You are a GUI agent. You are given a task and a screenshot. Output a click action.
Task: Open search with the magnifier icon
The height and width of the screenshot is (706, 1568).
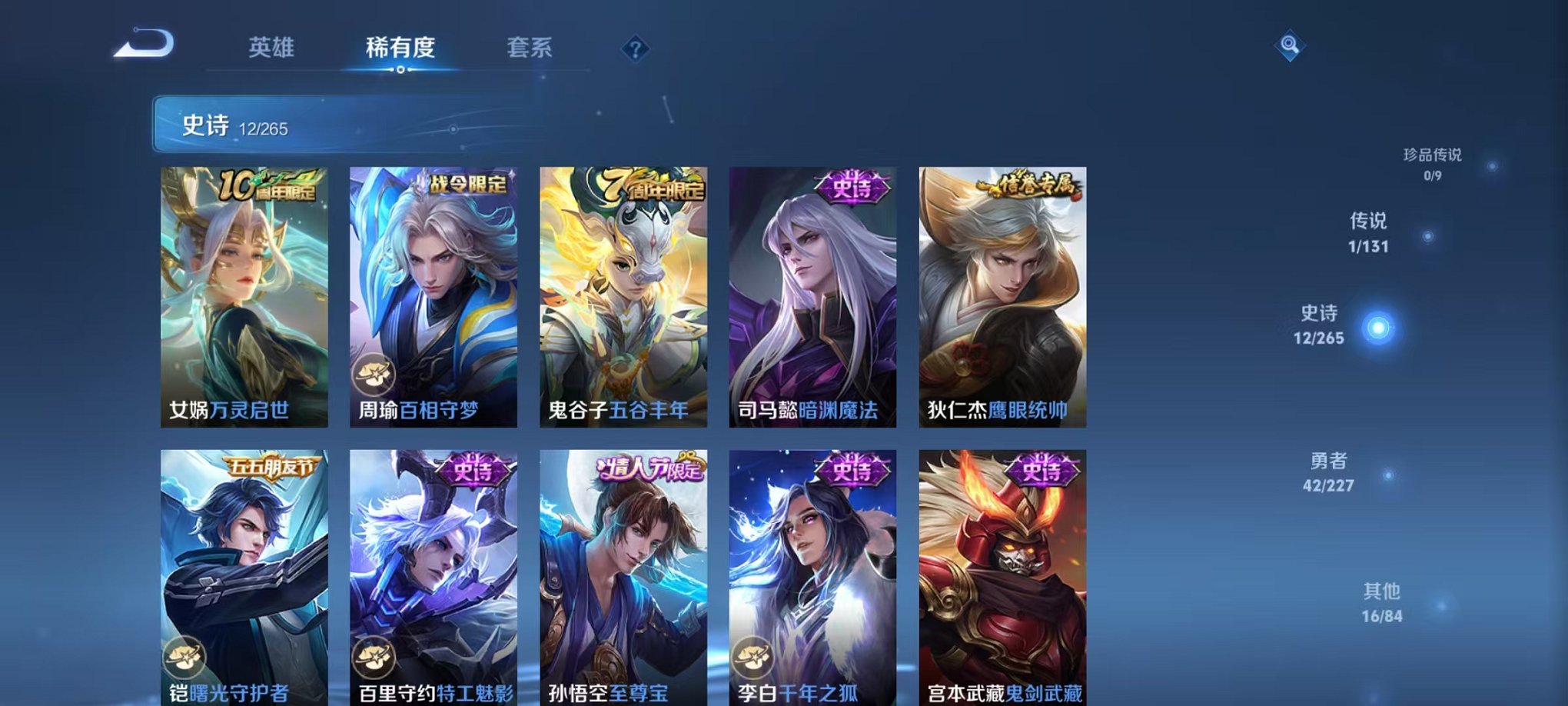point(1290,46)
